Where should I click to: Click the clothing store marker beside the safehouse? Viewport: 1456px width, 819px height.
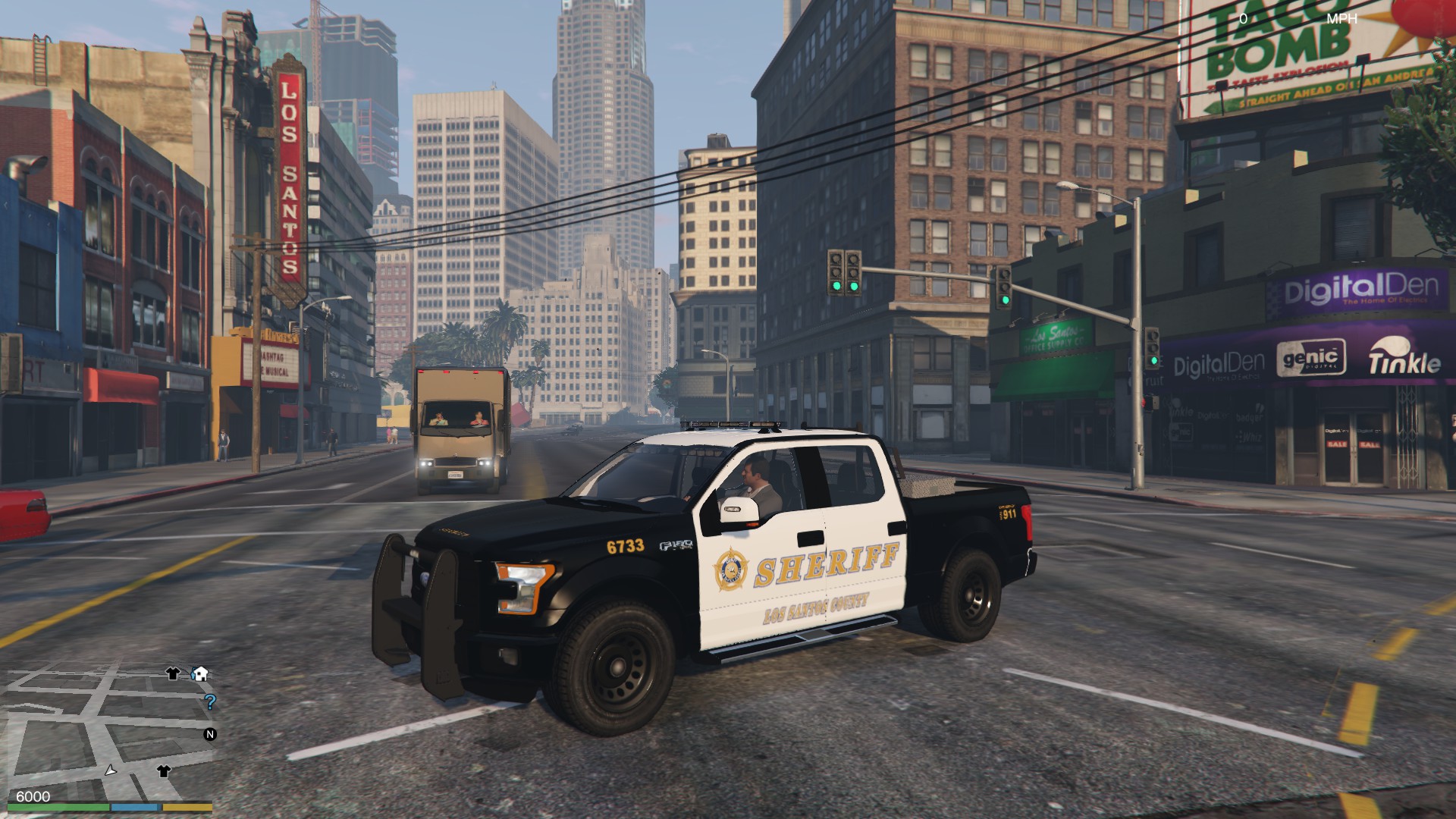coord(173,673)
